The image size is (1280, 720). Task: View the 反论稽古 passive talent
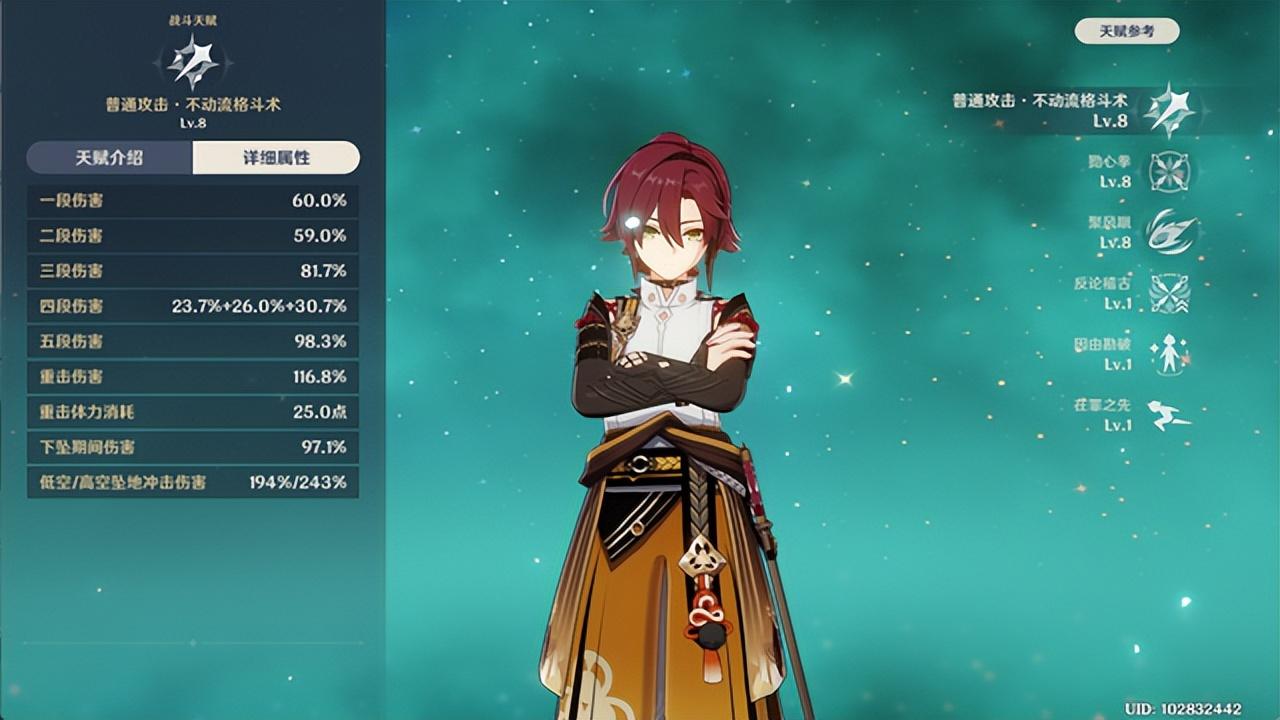pyautogui.click(x=1168, y=293)
